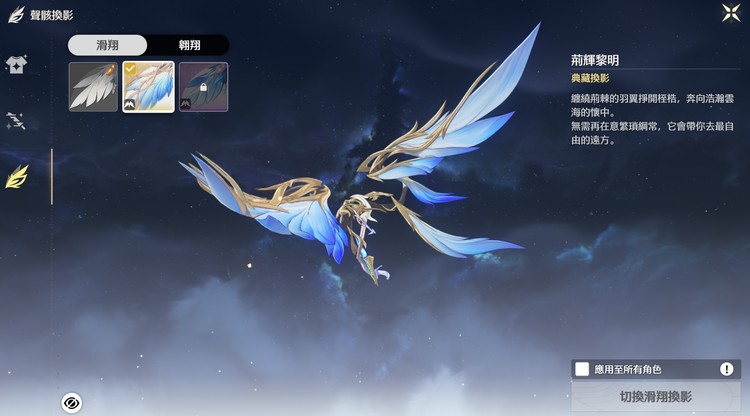Toggle interface visibility with the eye icon

[71, 402]
